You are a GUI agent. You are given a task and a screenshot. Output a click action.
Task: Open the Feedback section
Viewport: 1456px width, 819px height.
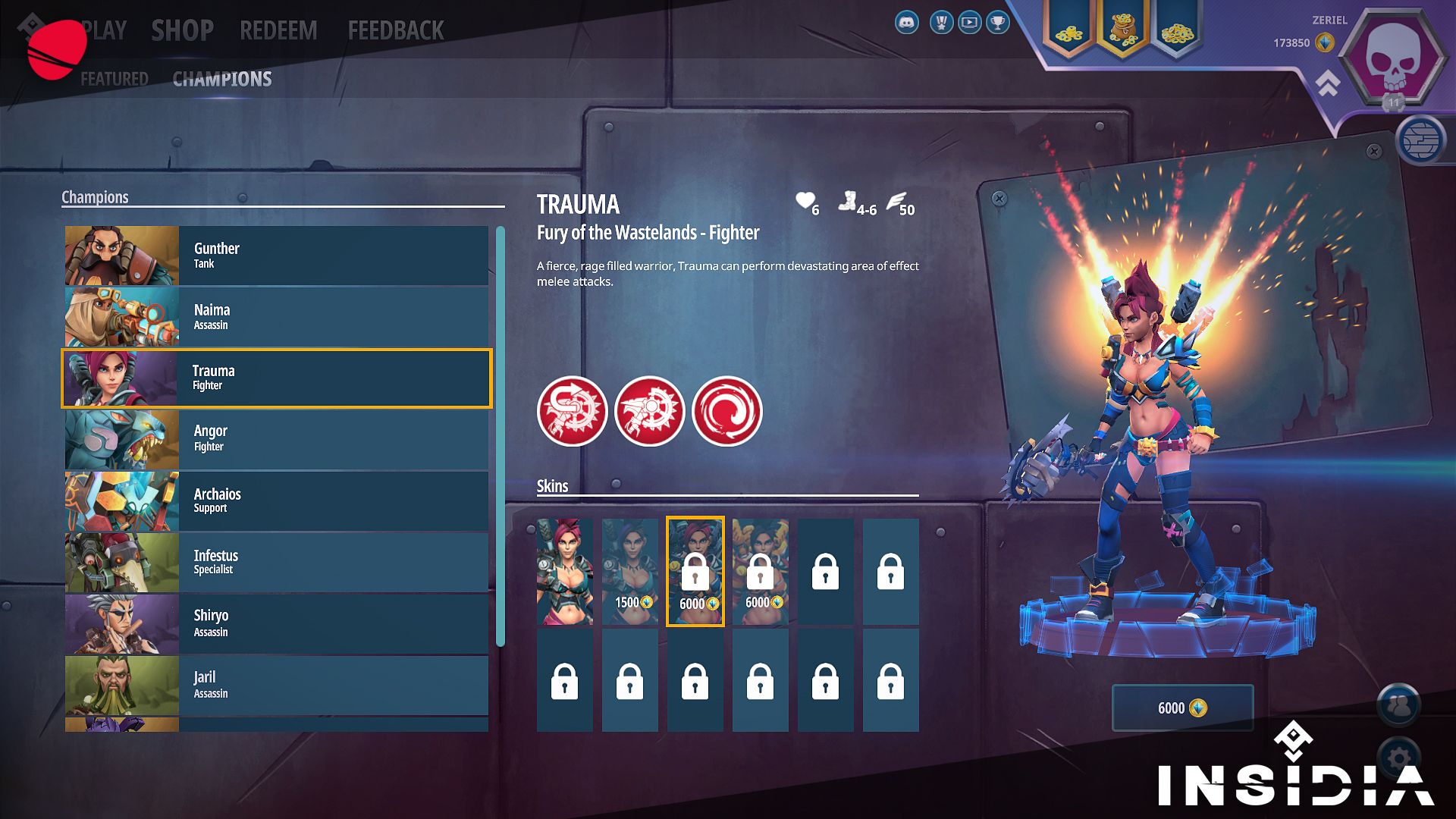(395, 30)
